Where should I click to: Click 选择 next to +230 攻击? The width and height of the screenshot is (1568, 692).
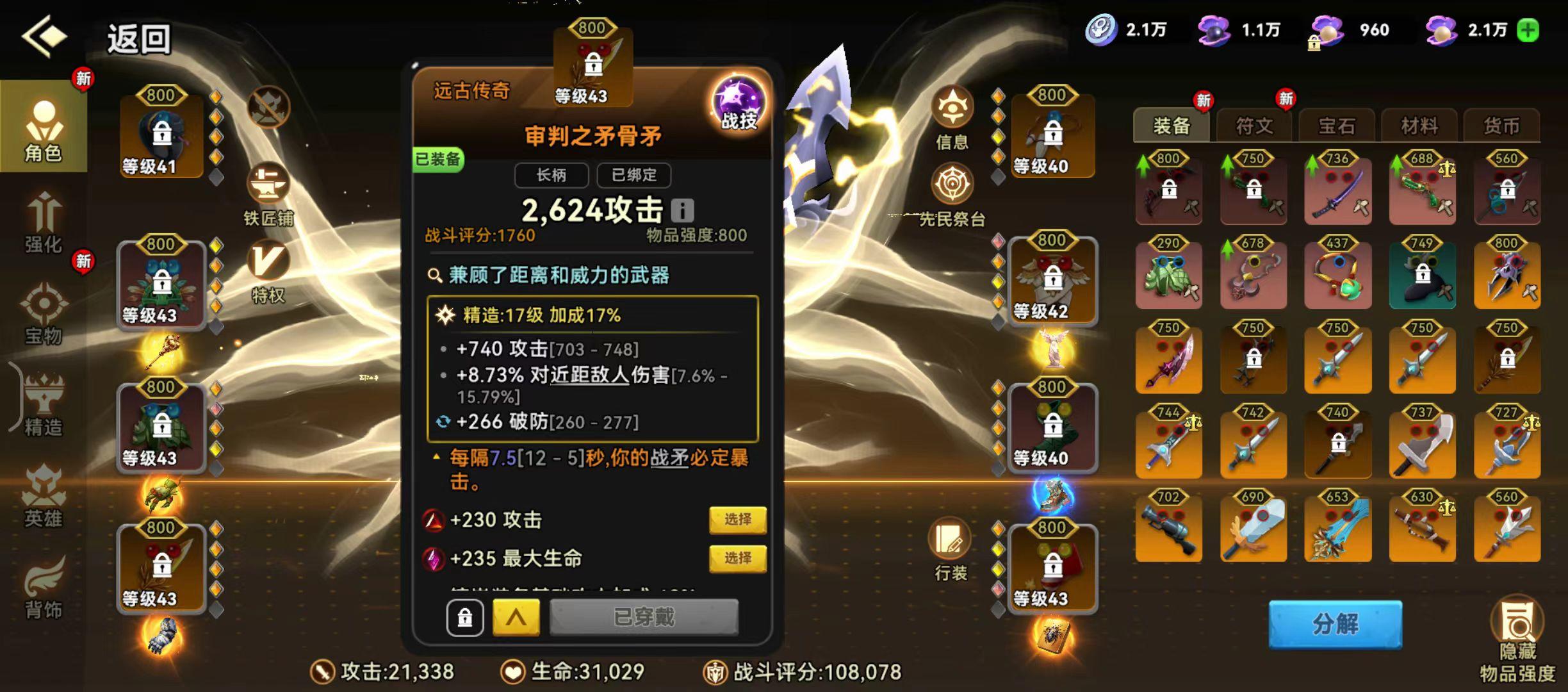pyautogui.click(x=738, y=521)
